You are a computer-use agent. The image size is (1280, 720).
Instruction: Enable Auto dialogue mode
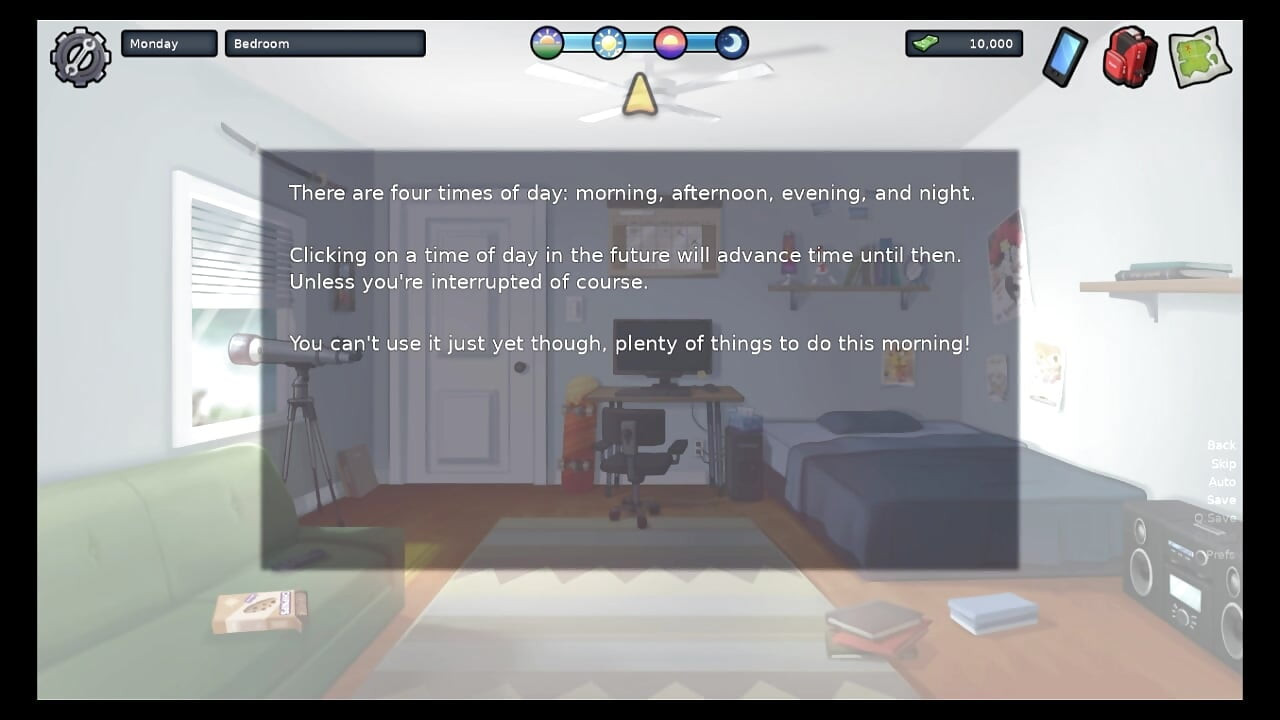[1221, 481]
